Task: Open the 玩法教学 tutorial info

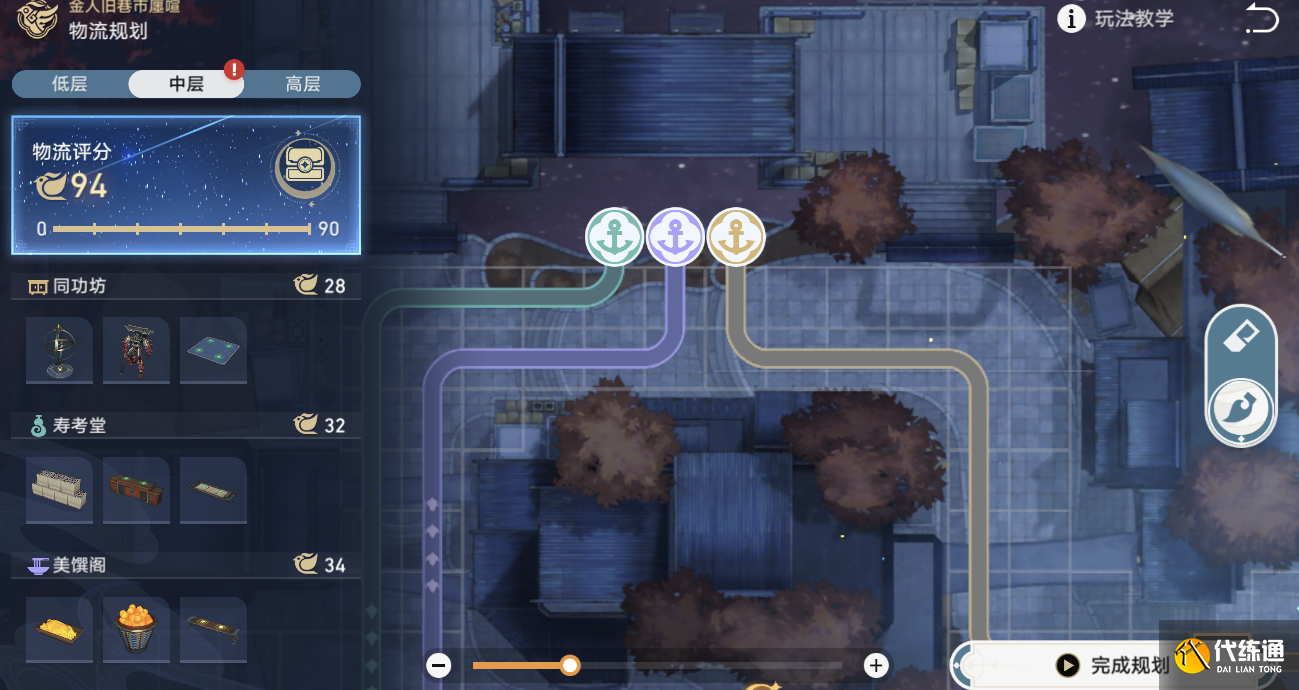Action: 1116,19
